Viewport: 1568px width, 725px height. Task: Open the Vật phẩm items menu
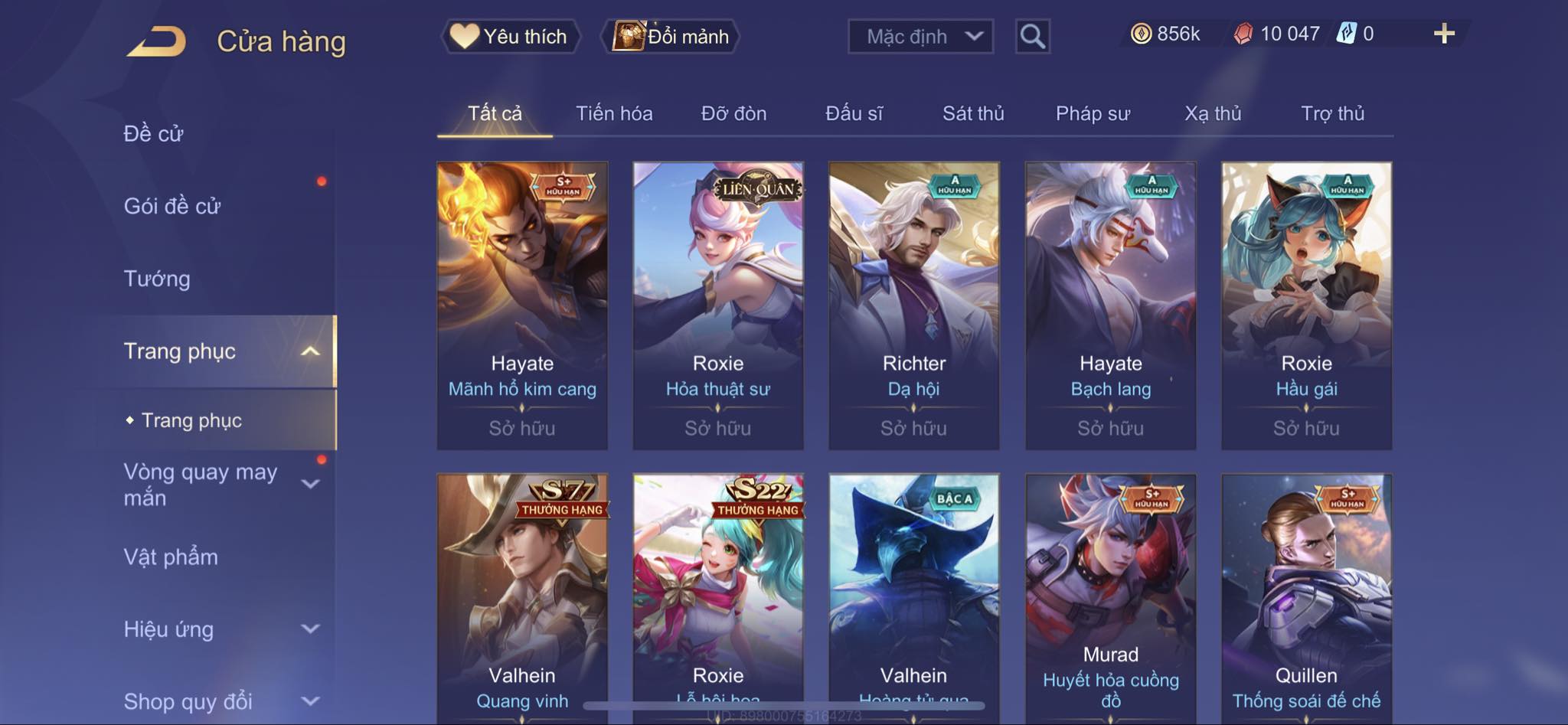[171, 557]
